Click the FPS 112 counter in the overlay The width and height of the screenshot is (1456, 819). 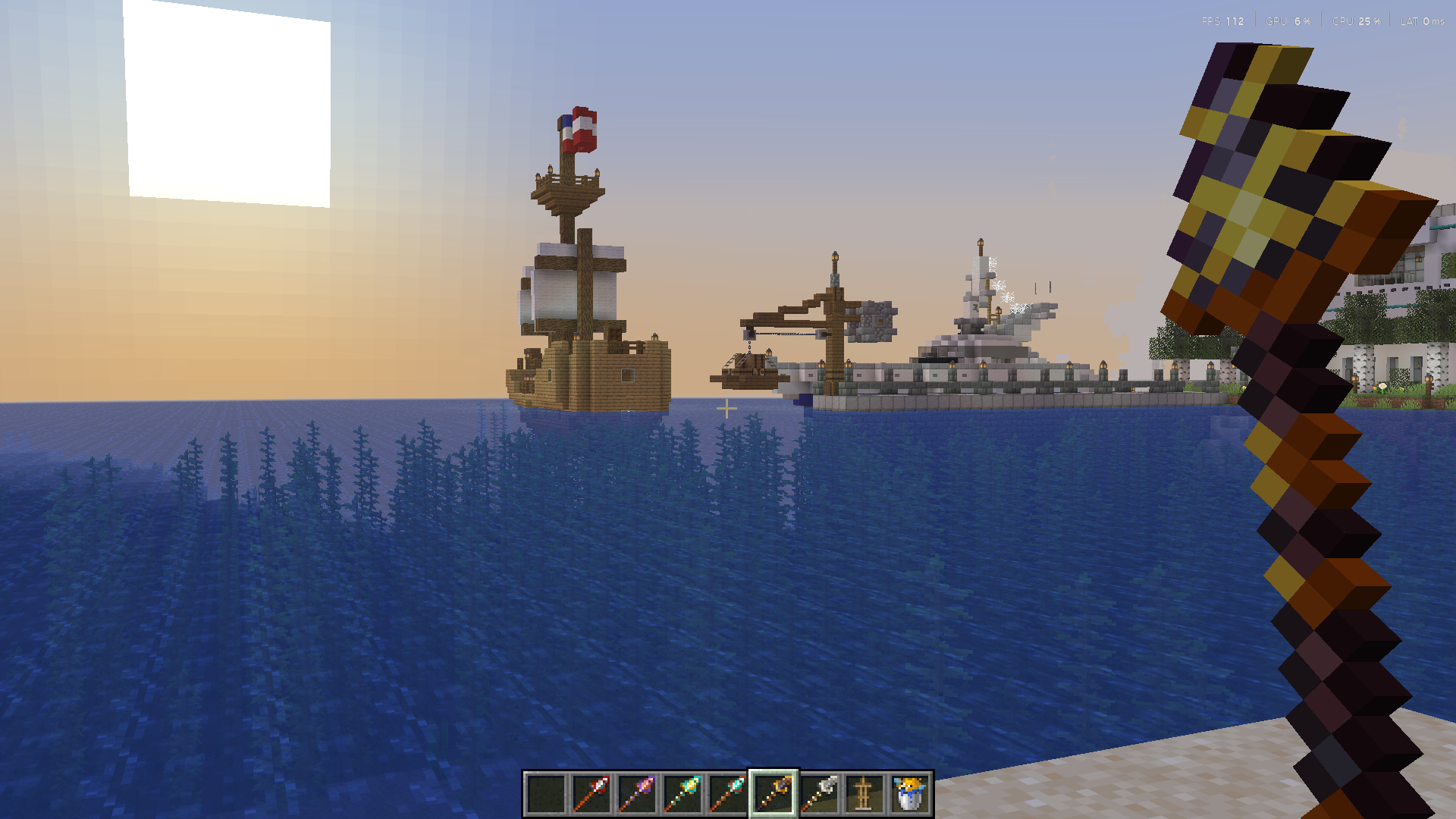click(x=1221, y=21)
